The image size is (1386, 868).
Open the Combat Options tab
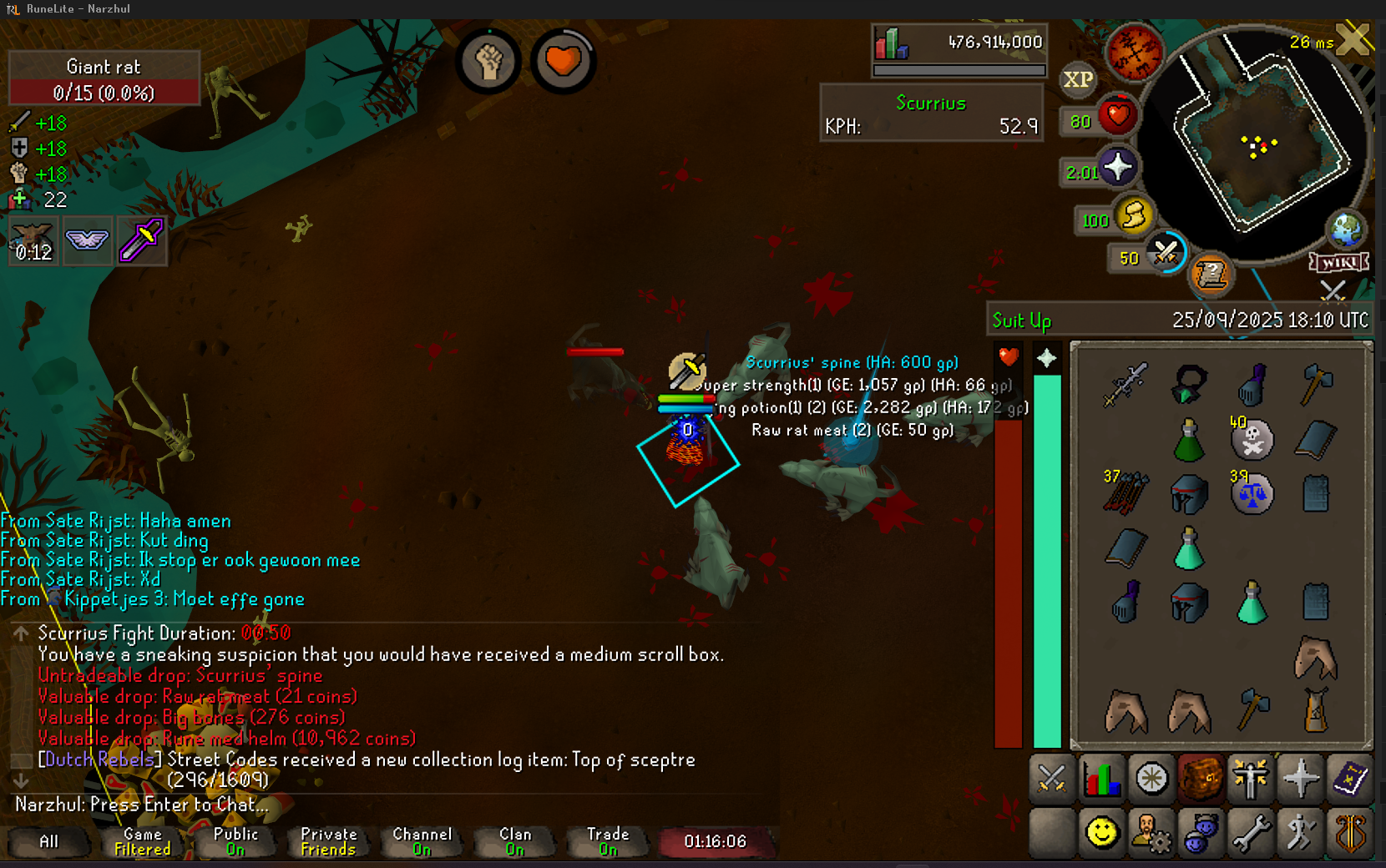pyautogui.click(x=1051, y=780)
